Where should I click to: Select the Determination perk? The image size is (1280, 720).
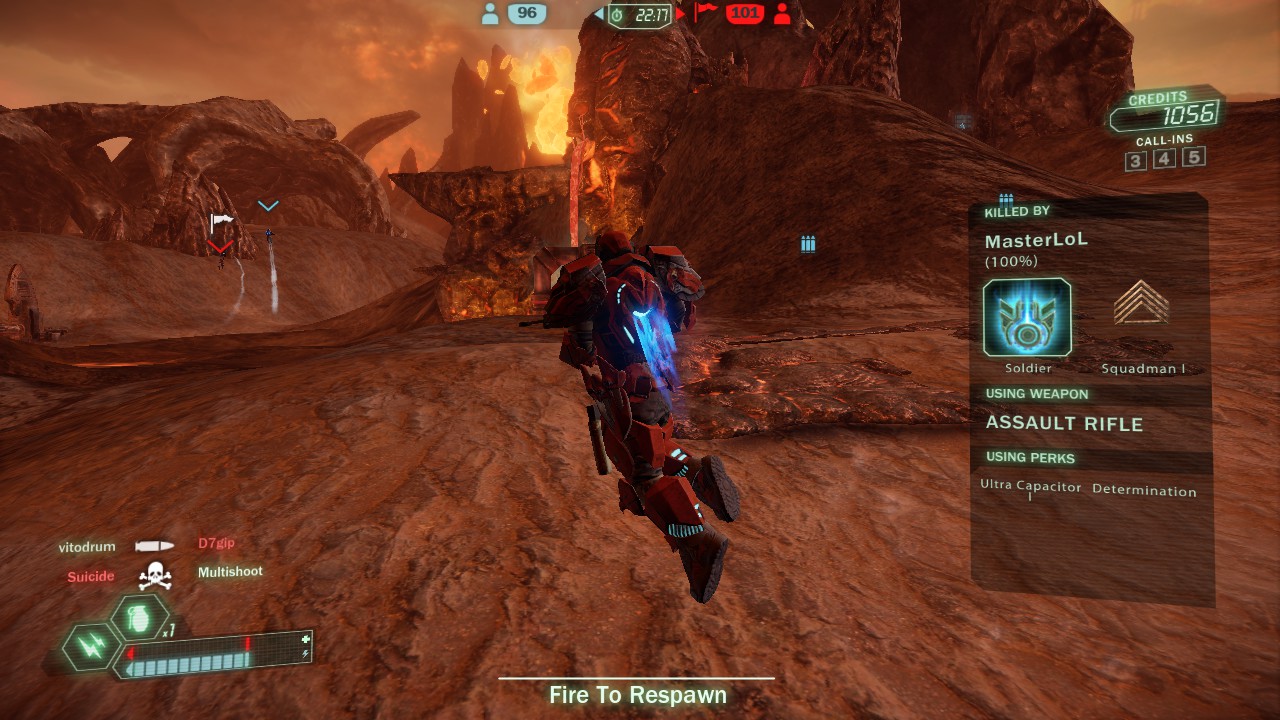pyautogui.click(x=1144, y=491)
